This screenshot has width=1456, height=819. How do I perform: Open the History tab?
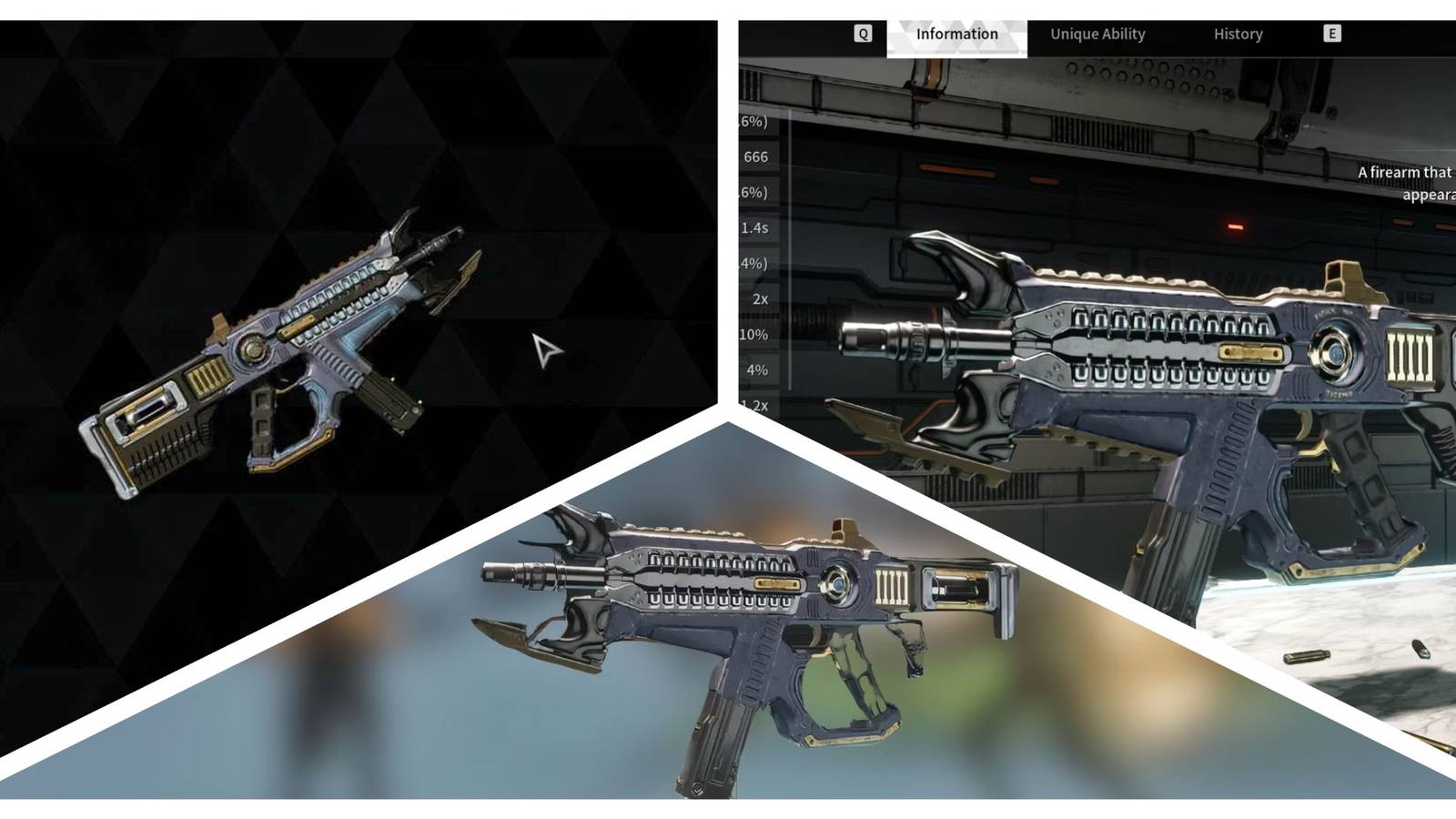pos(1239,34)
